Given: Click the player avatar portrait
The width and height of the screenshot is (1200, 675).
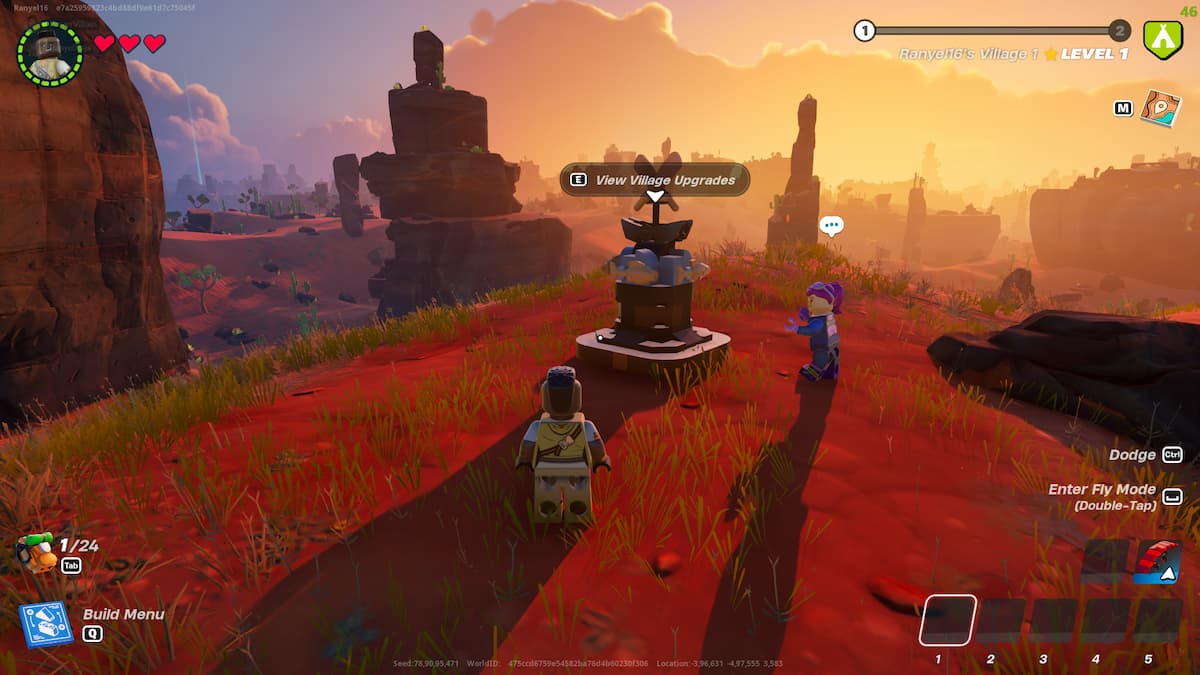Looking at the screenshot, I should pos(50,53).
